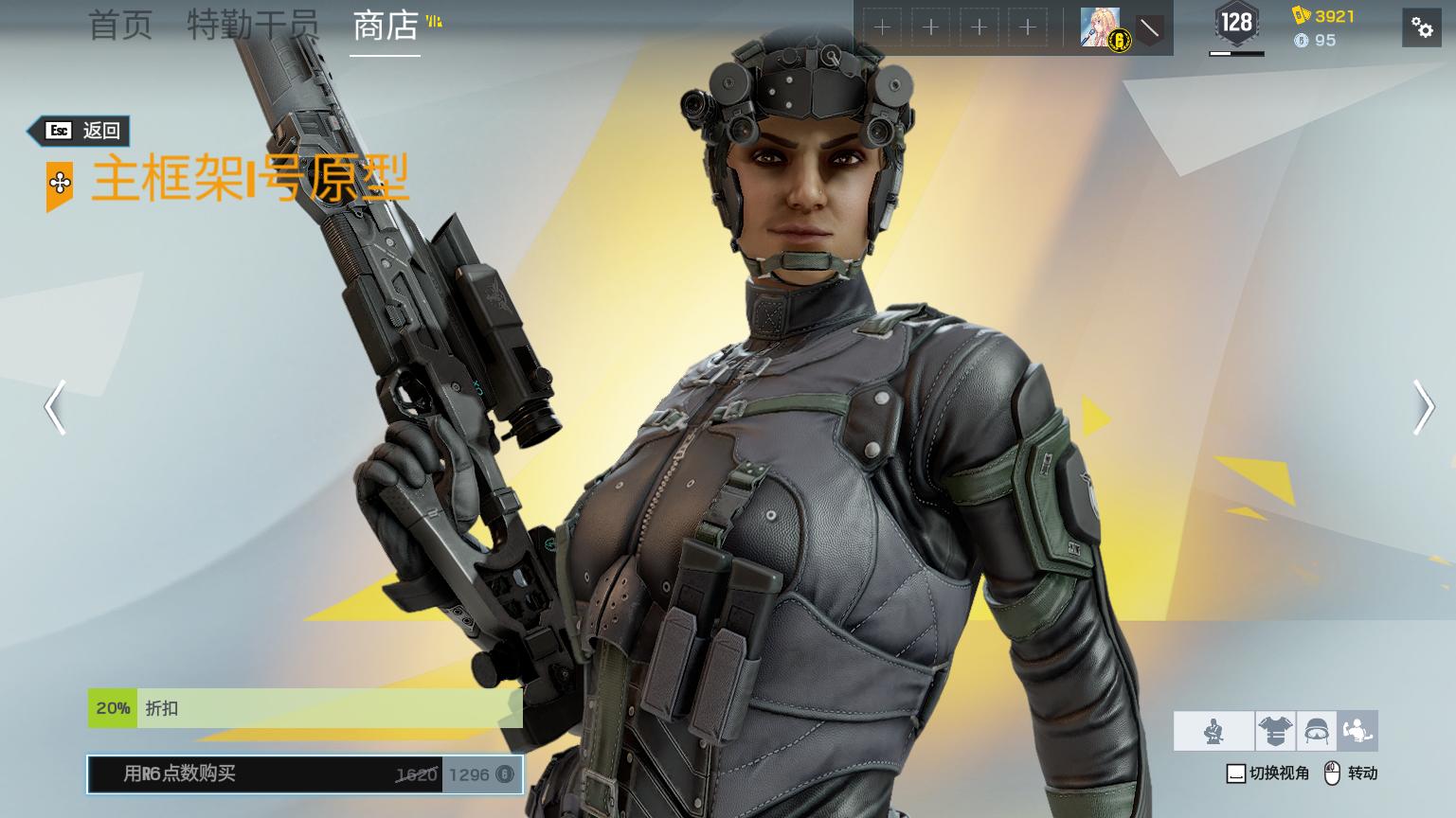Open the 首页 home tab
Viewport: 1456px width, 818px height.
pyautogui.click(x=120, y=26)
